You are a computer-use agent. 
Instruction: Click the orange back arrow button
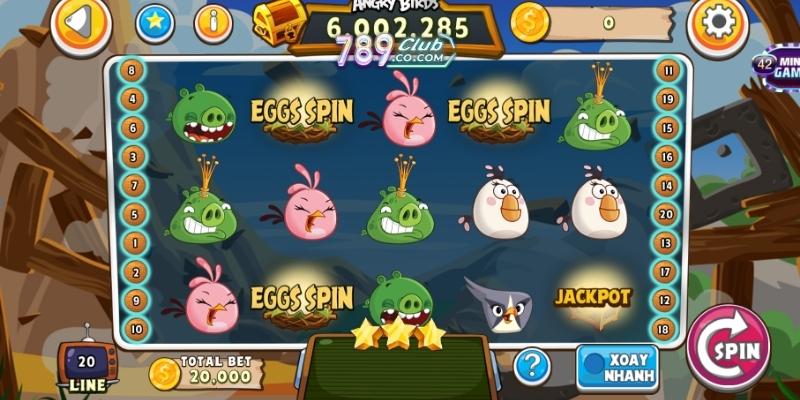[82, 22]
